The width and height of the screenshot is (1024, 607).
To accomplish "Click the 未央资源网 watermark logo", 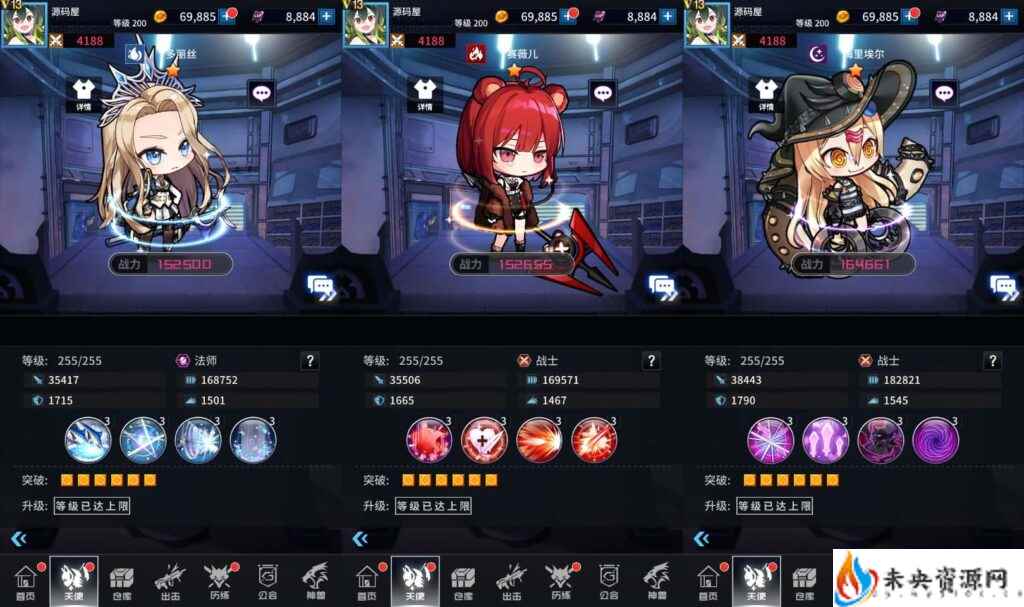I will pyautogui.click(x=926, y=579).
